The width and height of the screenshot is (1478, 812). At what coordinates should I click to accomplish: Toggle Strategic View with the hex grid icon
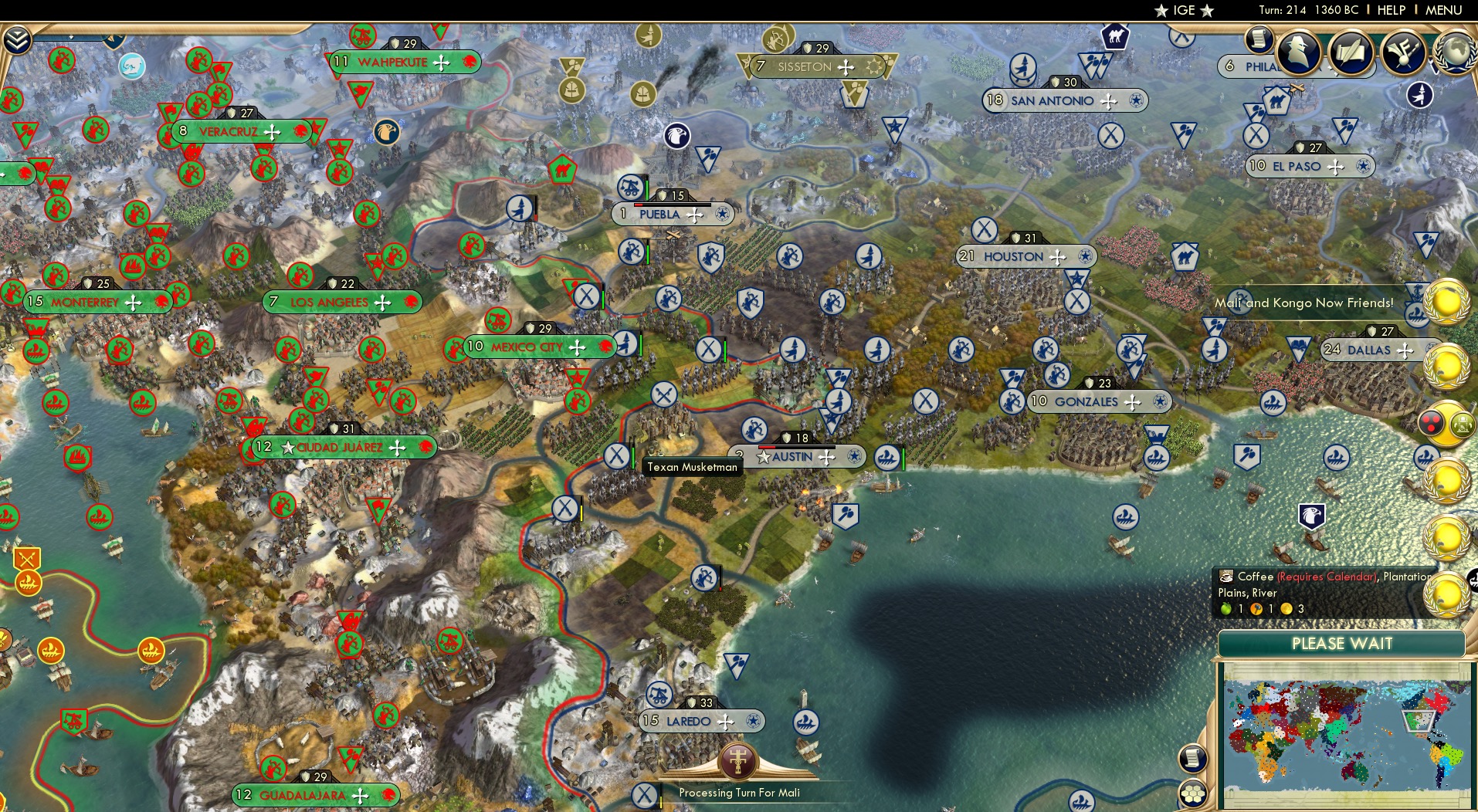[1193, 793]
